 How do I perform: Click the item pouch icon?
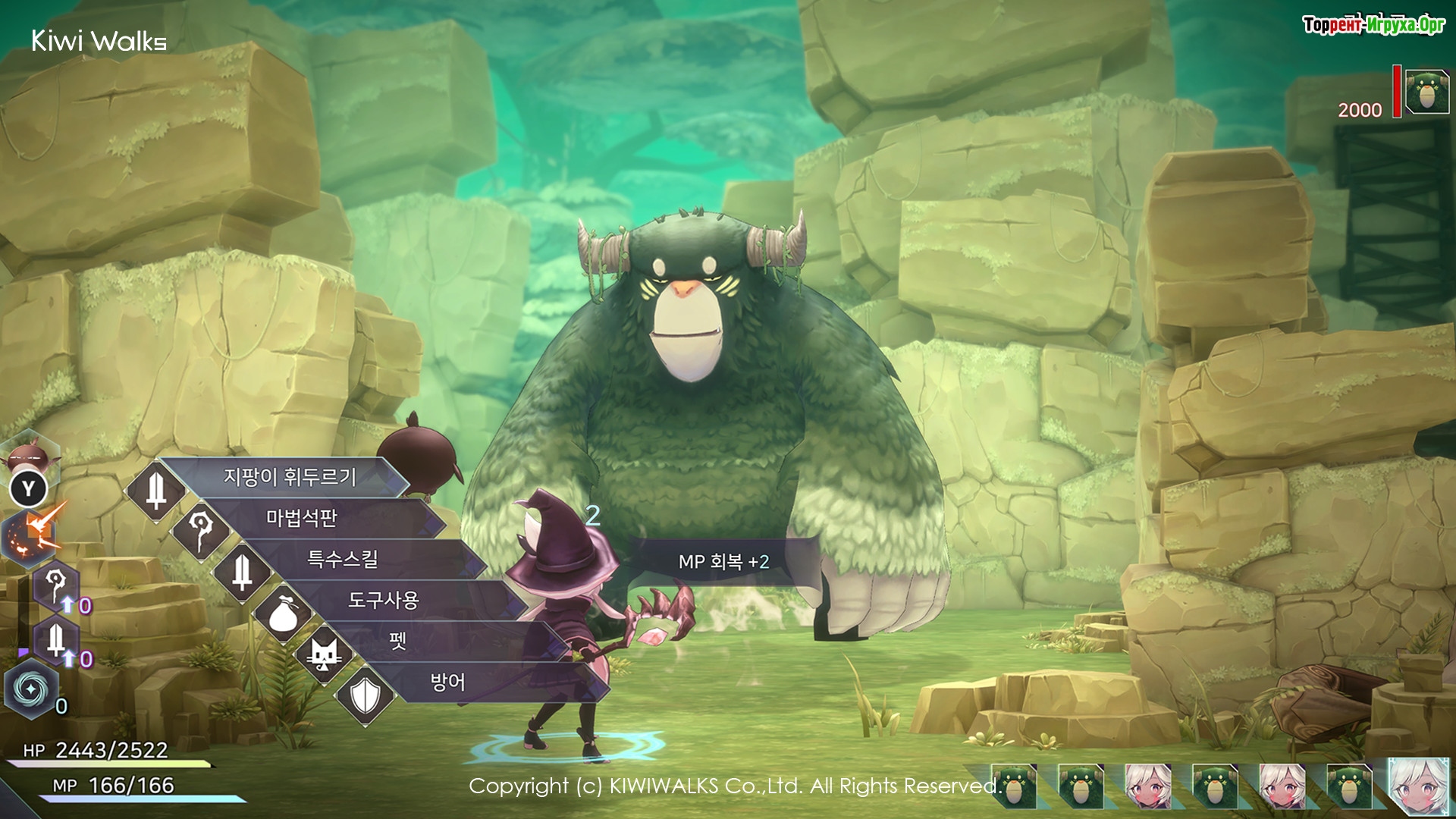click(x=283, y=613)
